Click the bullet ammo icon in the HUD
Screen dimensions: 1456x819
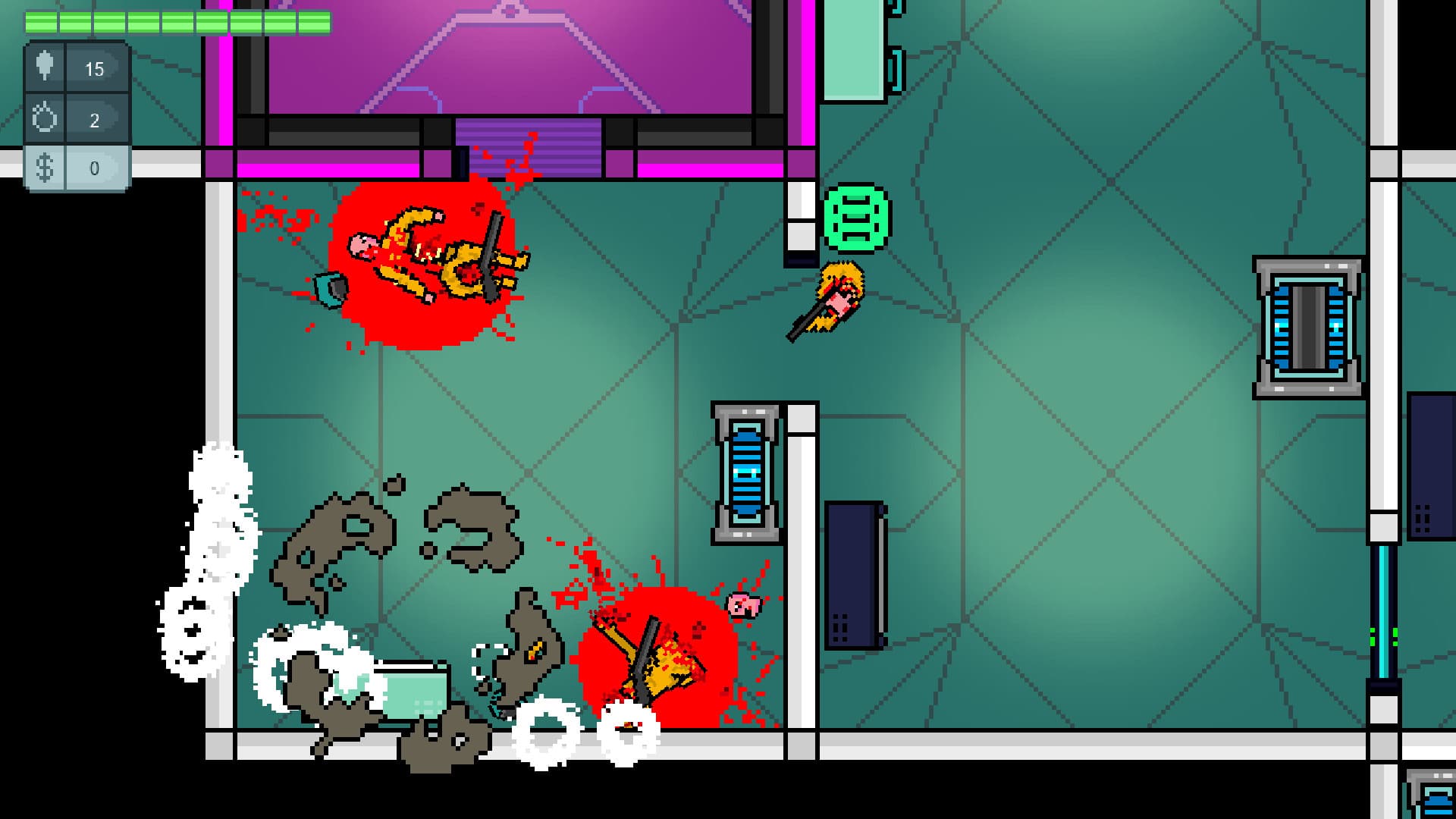click(43, 66)
